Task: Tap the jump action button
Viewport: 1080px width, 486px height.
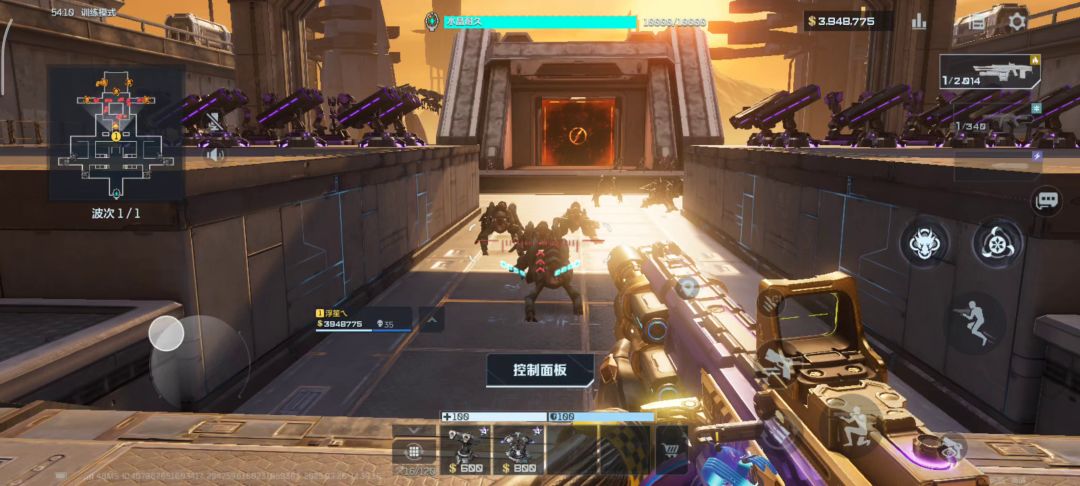Action: tap(976, 320)
